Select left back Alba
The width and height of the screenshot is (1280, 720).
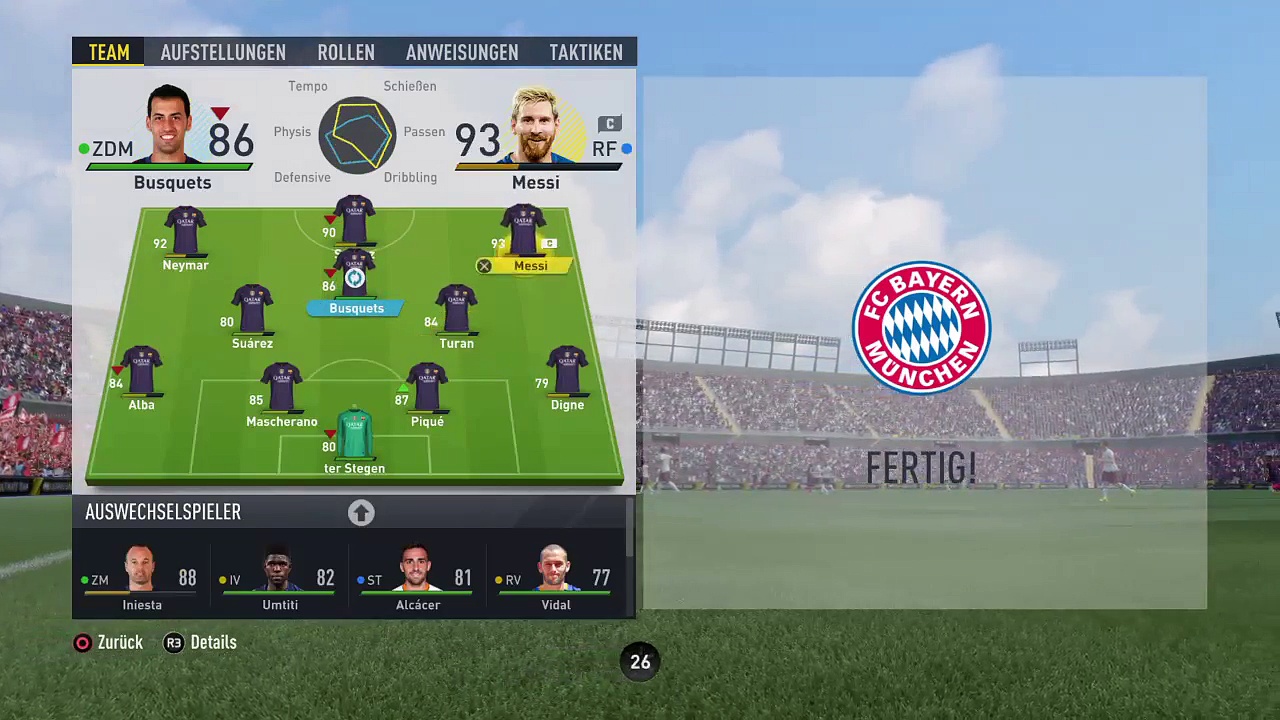click(141, 377)
